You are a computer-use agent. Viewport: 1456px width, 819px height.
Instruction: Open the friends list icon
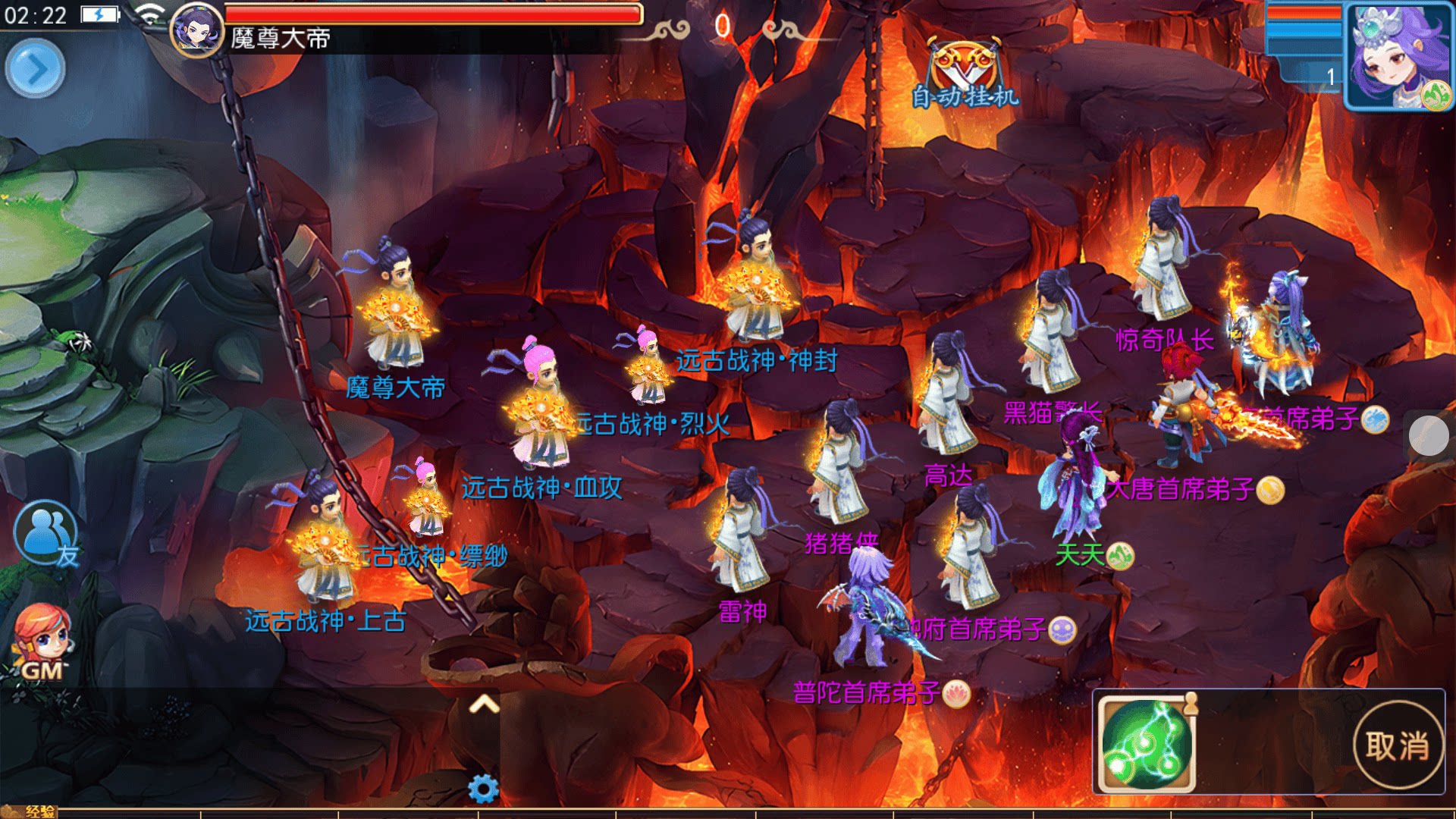[x=46, y=533]
